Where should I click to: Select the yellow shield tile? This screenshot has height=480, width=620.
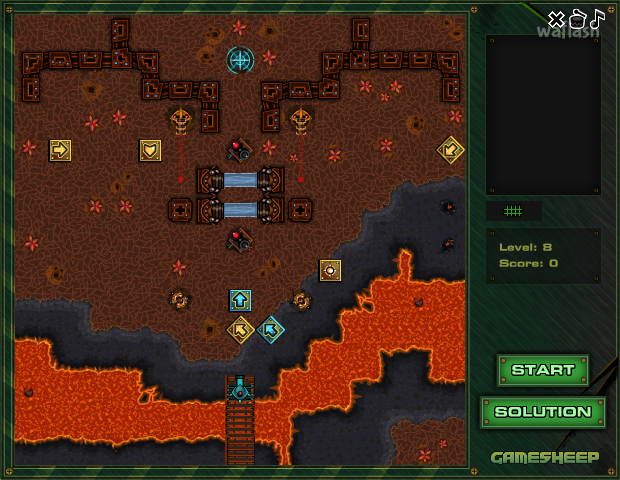click(150, 150)
